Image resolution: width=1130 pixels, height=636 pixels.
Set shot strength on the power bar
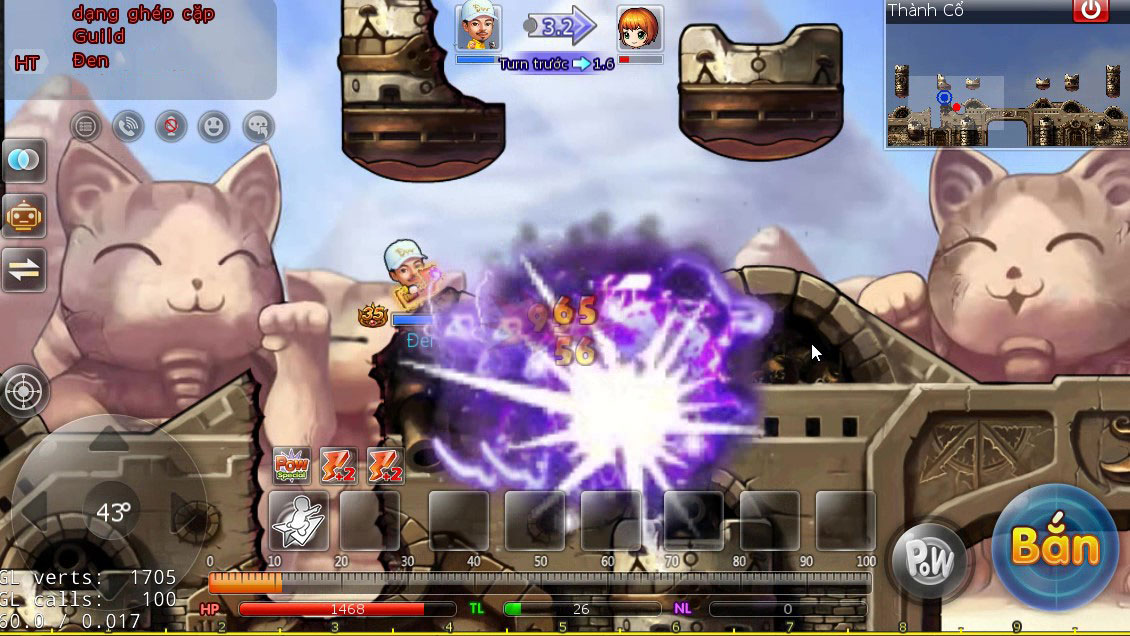[x=540, y=582]
